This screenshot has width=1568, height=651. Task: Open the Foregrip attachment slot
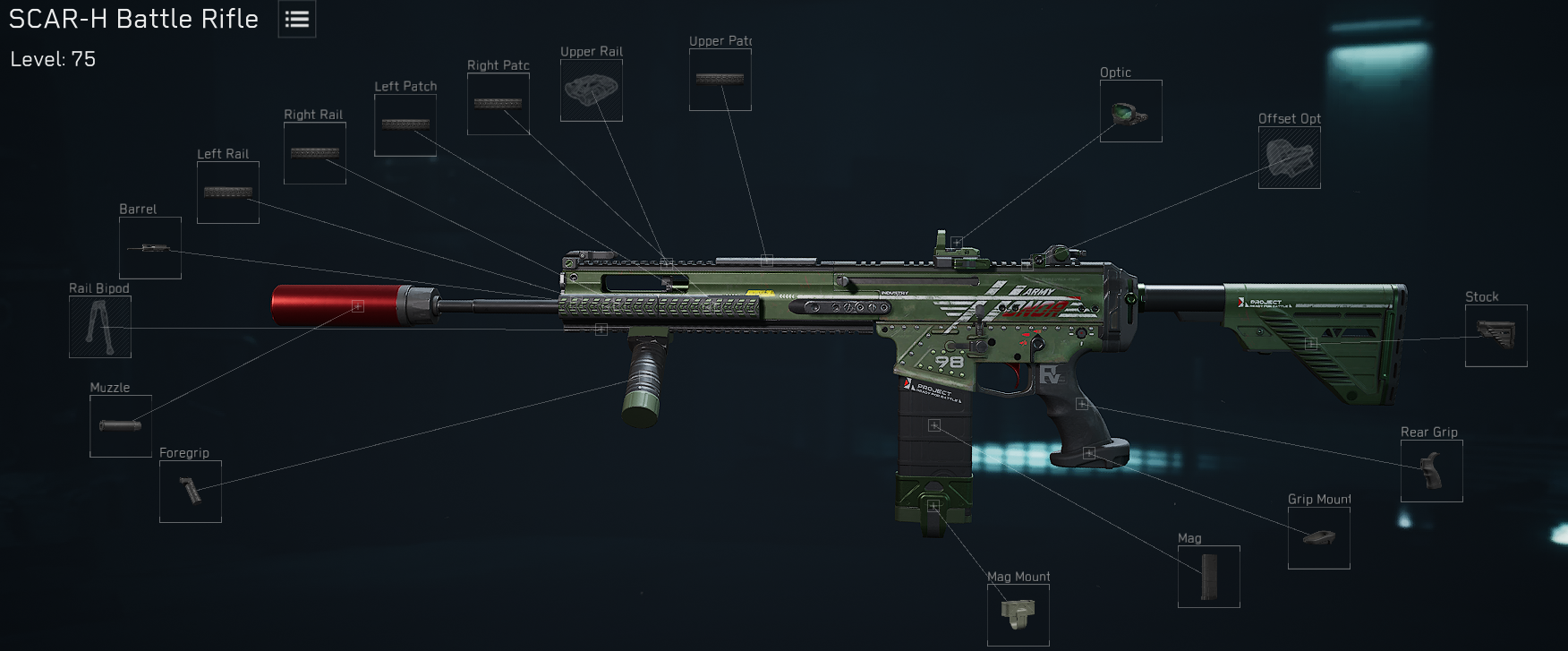point(189,491)
